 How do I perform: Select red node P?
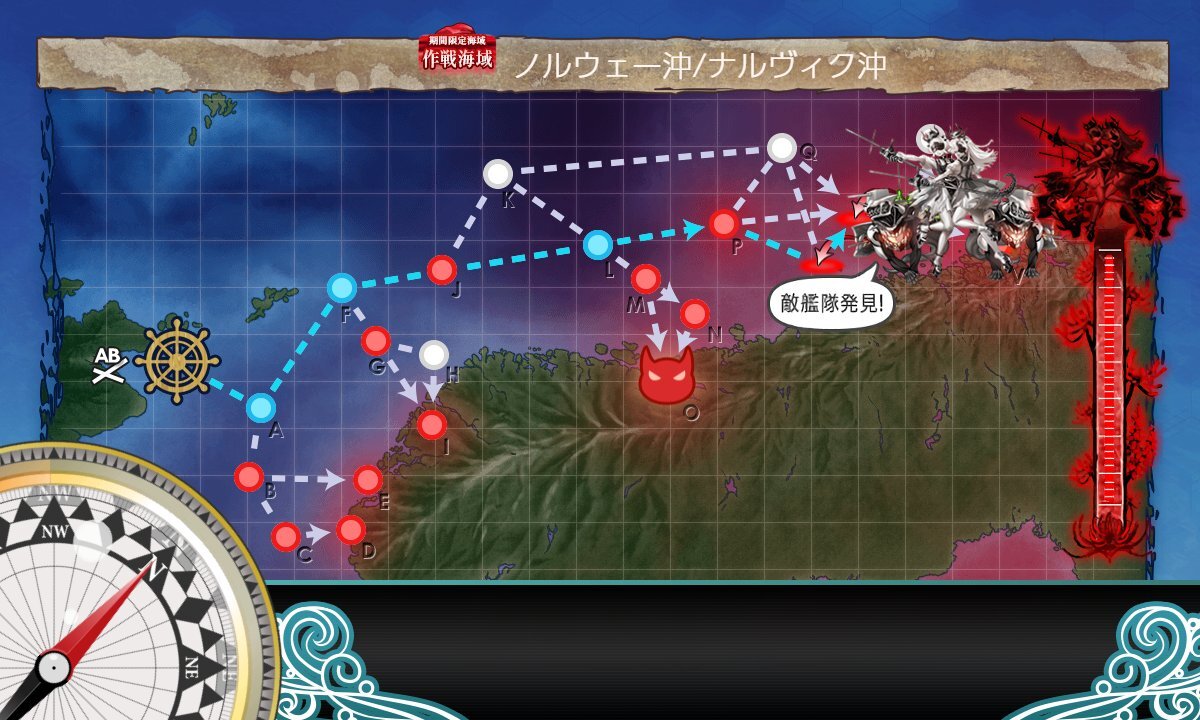(x=723, y=223)
